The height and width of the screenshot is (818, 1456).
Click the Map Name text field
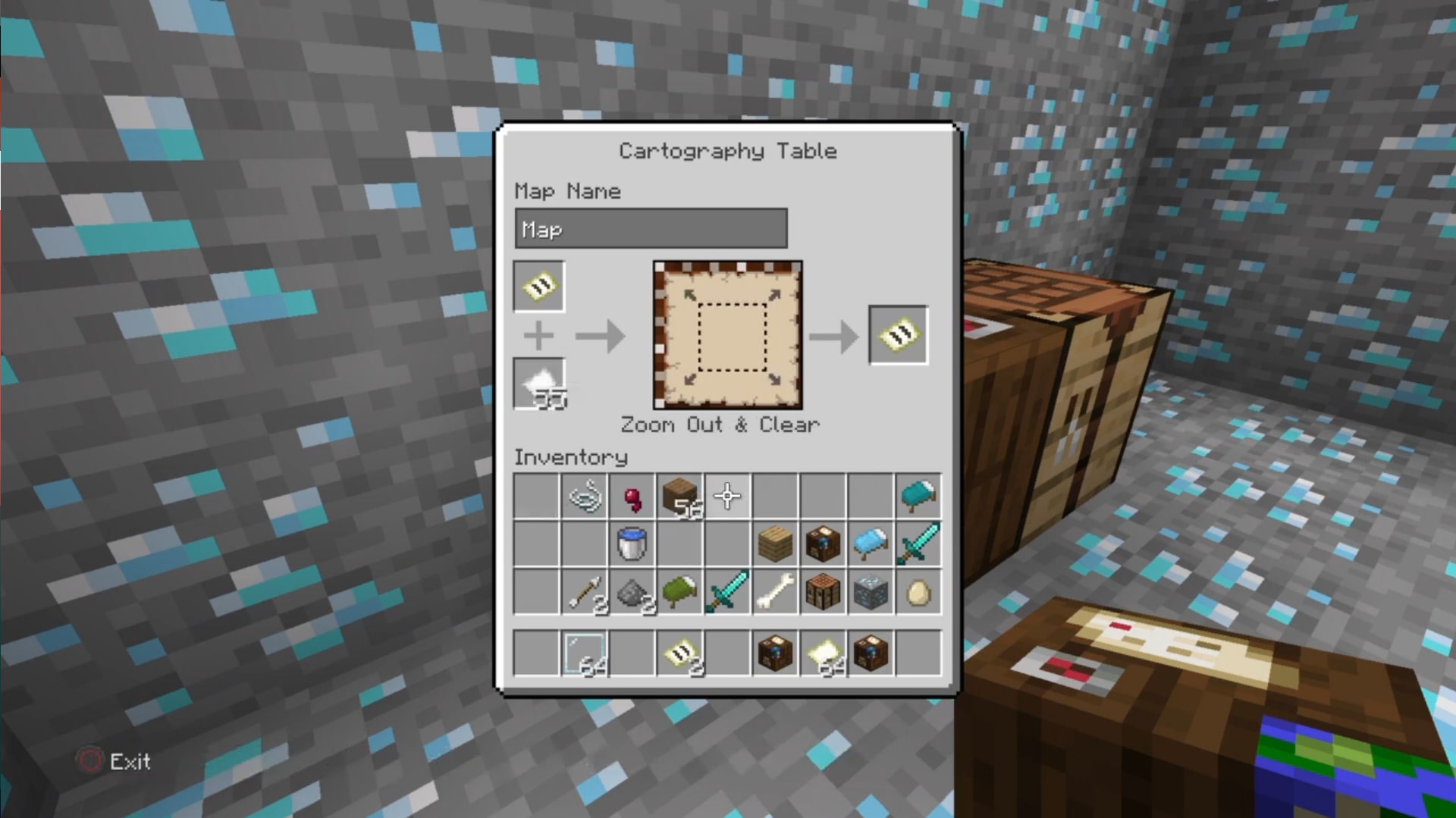[x=651, y=227]
